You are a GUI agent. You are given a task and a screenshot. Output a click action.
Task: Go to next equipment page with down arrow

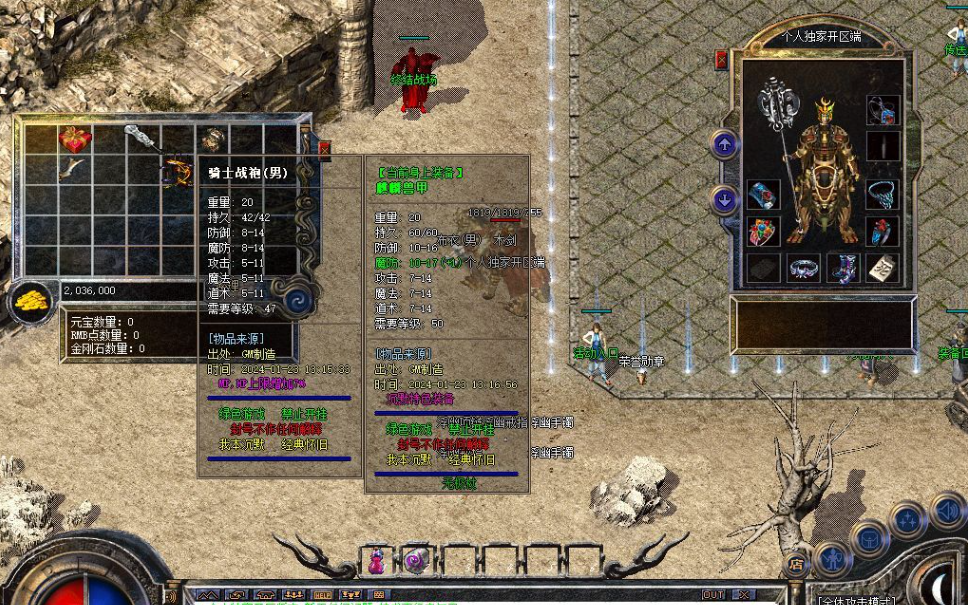725,200
